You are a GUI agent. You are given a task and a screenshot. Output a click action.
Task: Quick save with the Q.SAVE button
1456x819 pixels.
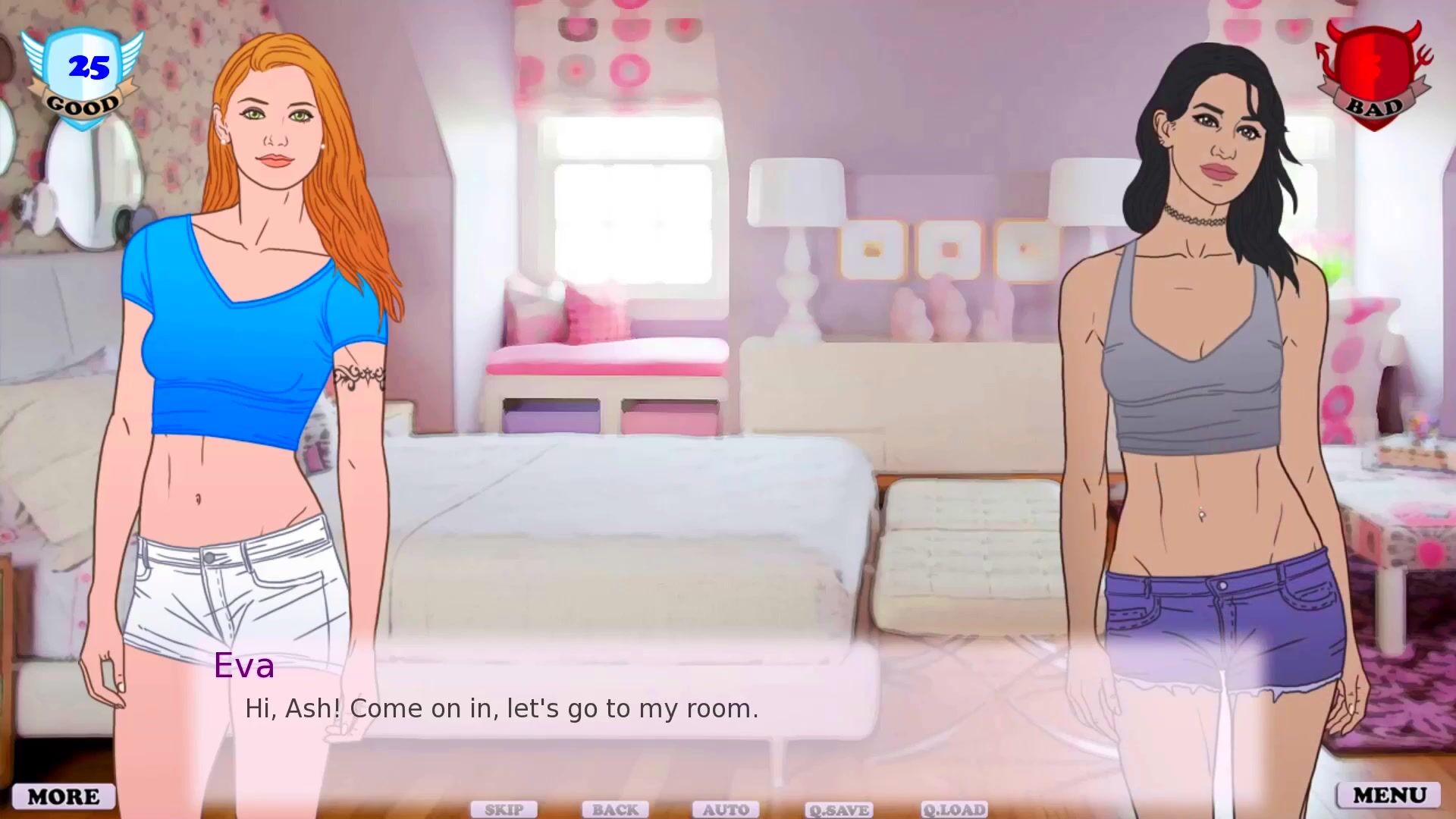(x=839, y=810)
